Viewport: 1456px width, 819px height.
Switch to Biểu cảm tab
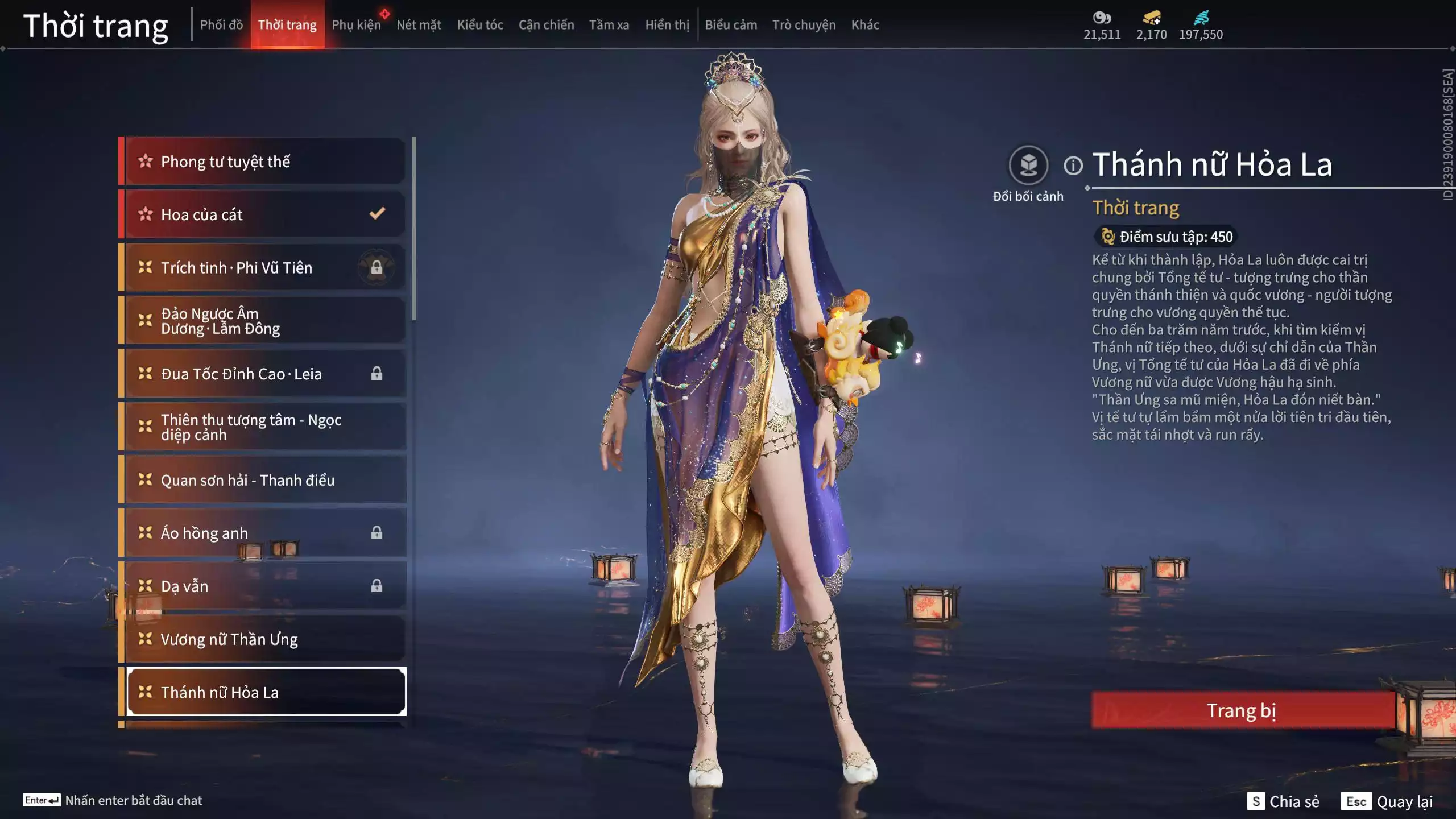tap(731, 25)
